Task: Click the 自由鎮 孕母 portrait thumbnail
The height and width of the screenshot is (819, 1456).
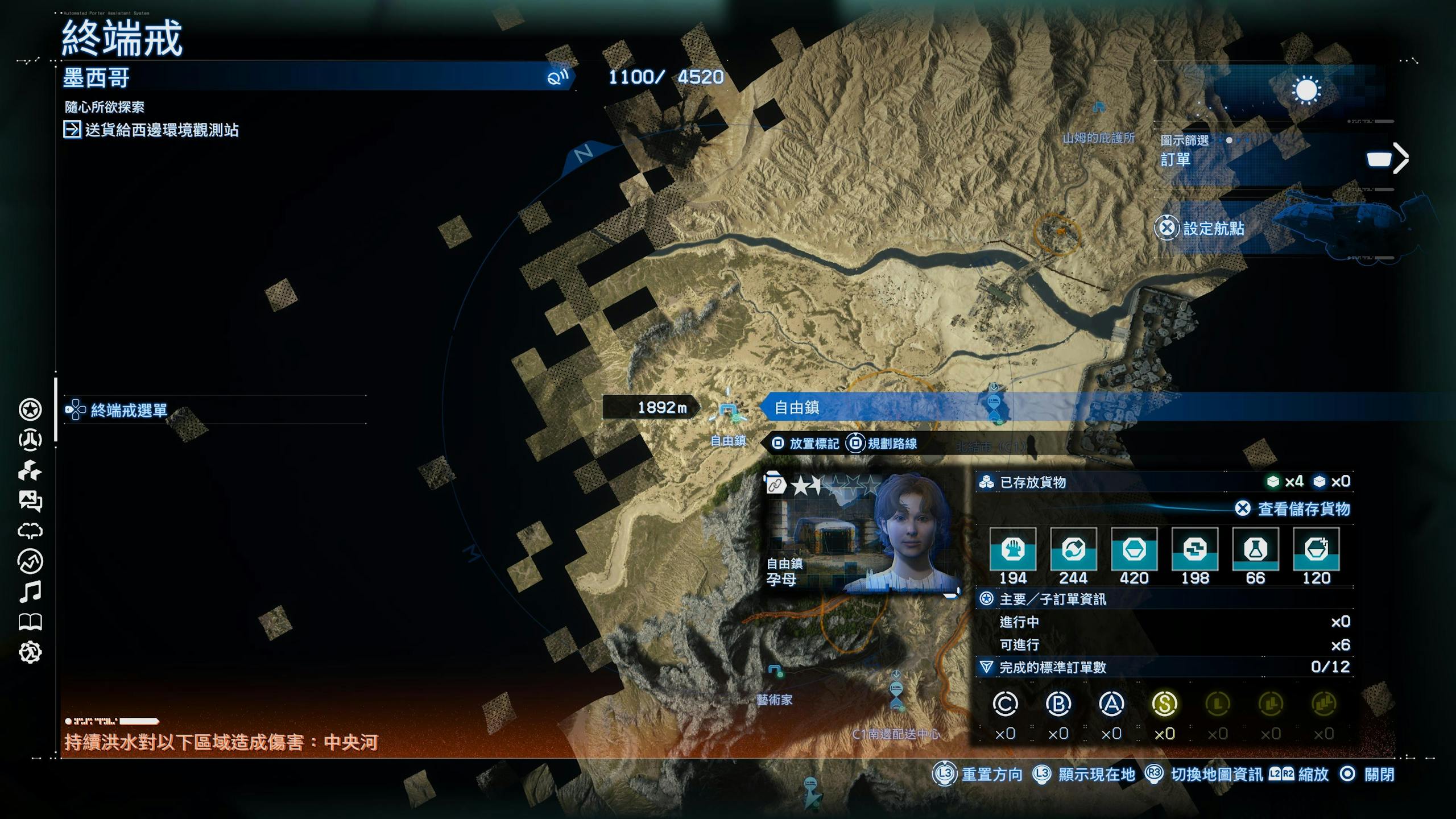Action: coord(862,535)
